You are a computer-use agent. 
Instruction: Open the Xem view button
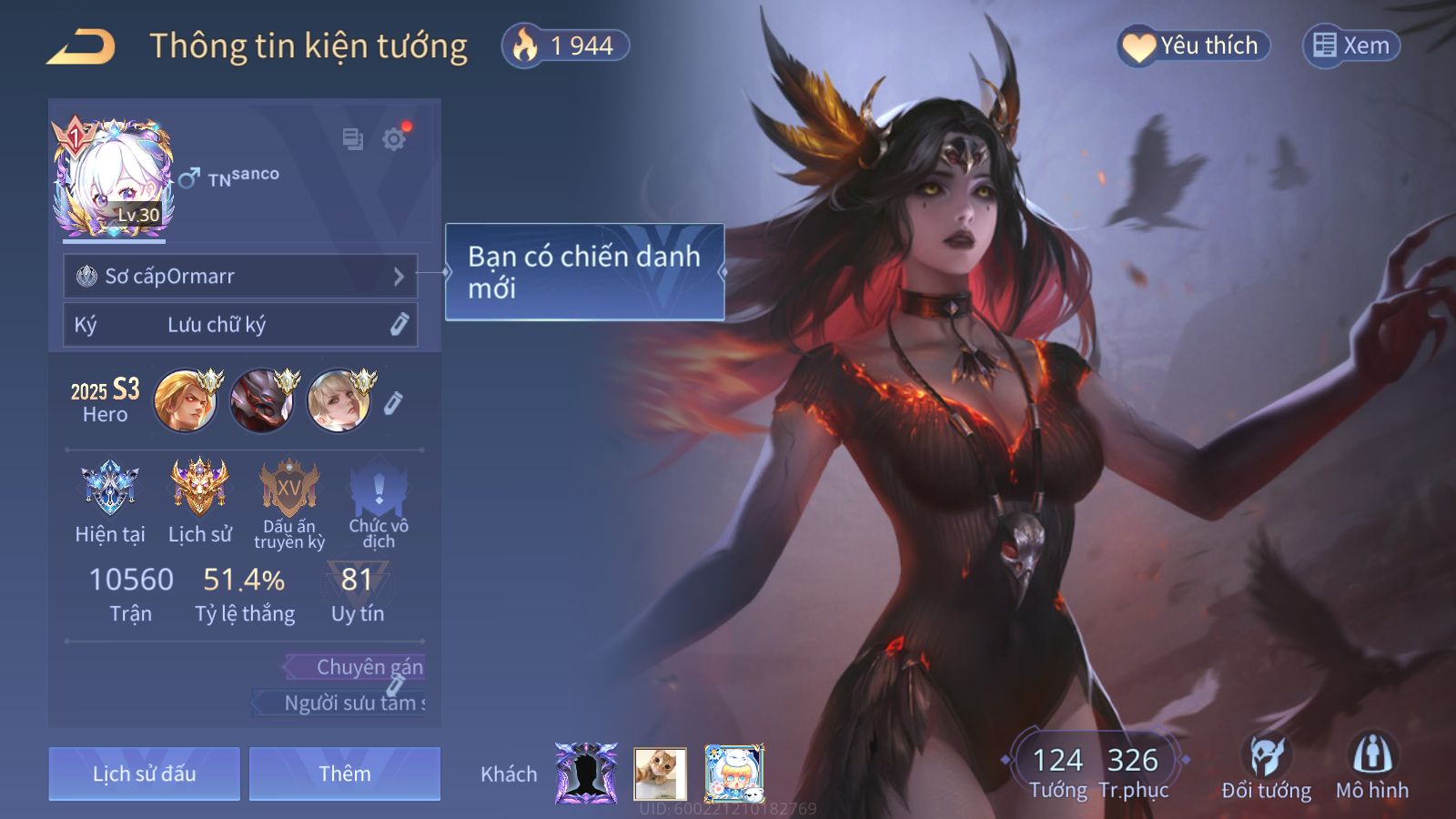coord(1351,45)
